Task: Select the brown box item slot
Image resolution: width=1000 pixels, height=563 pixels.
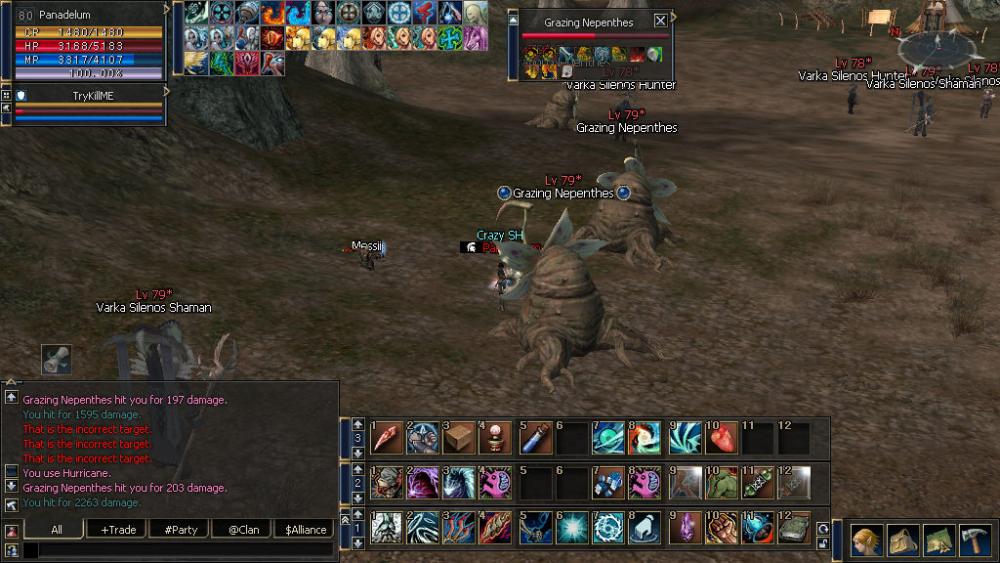Action: point(458,437)
